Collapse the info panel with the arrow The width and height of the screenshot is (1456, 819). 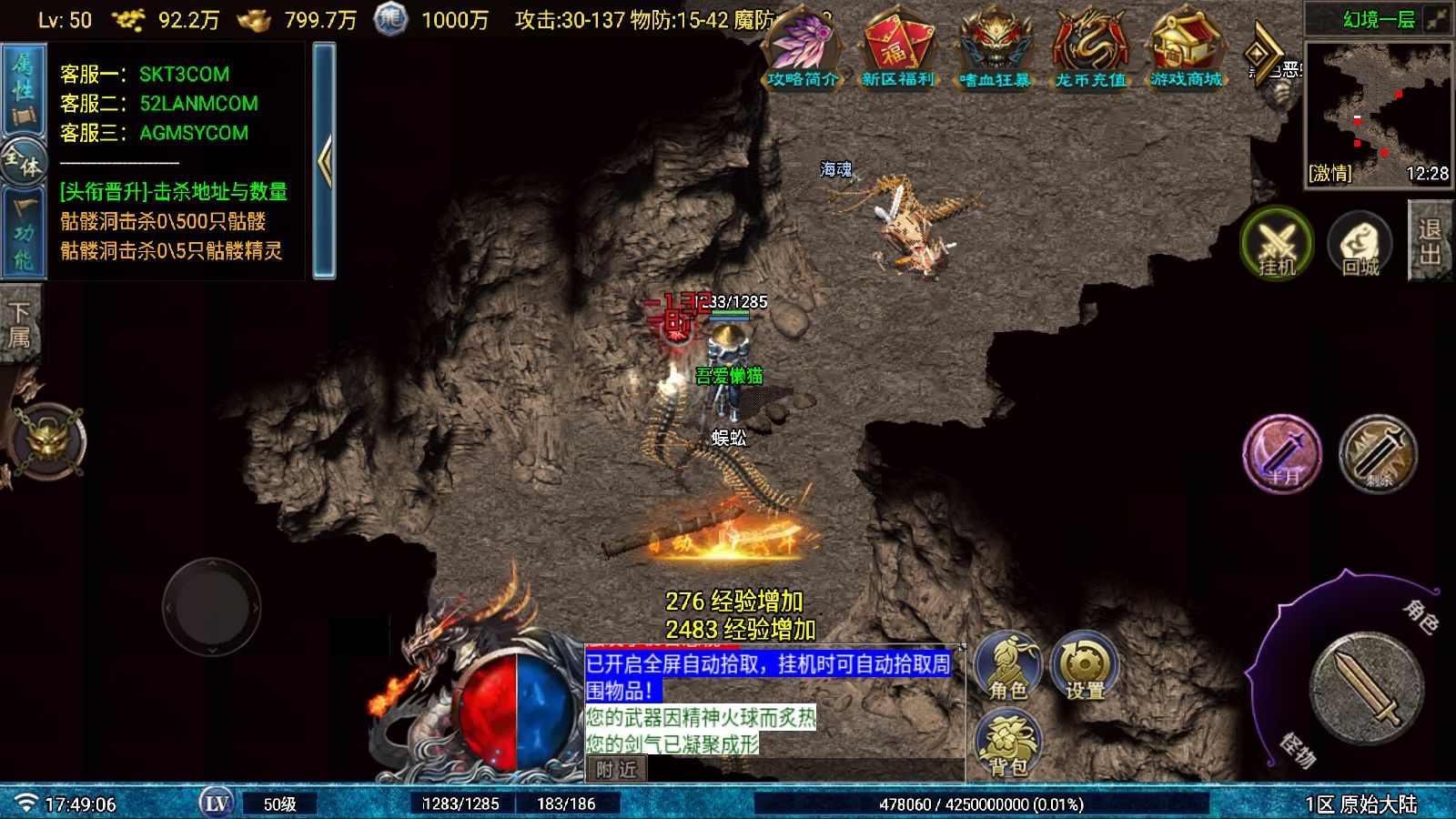(324, 160)
